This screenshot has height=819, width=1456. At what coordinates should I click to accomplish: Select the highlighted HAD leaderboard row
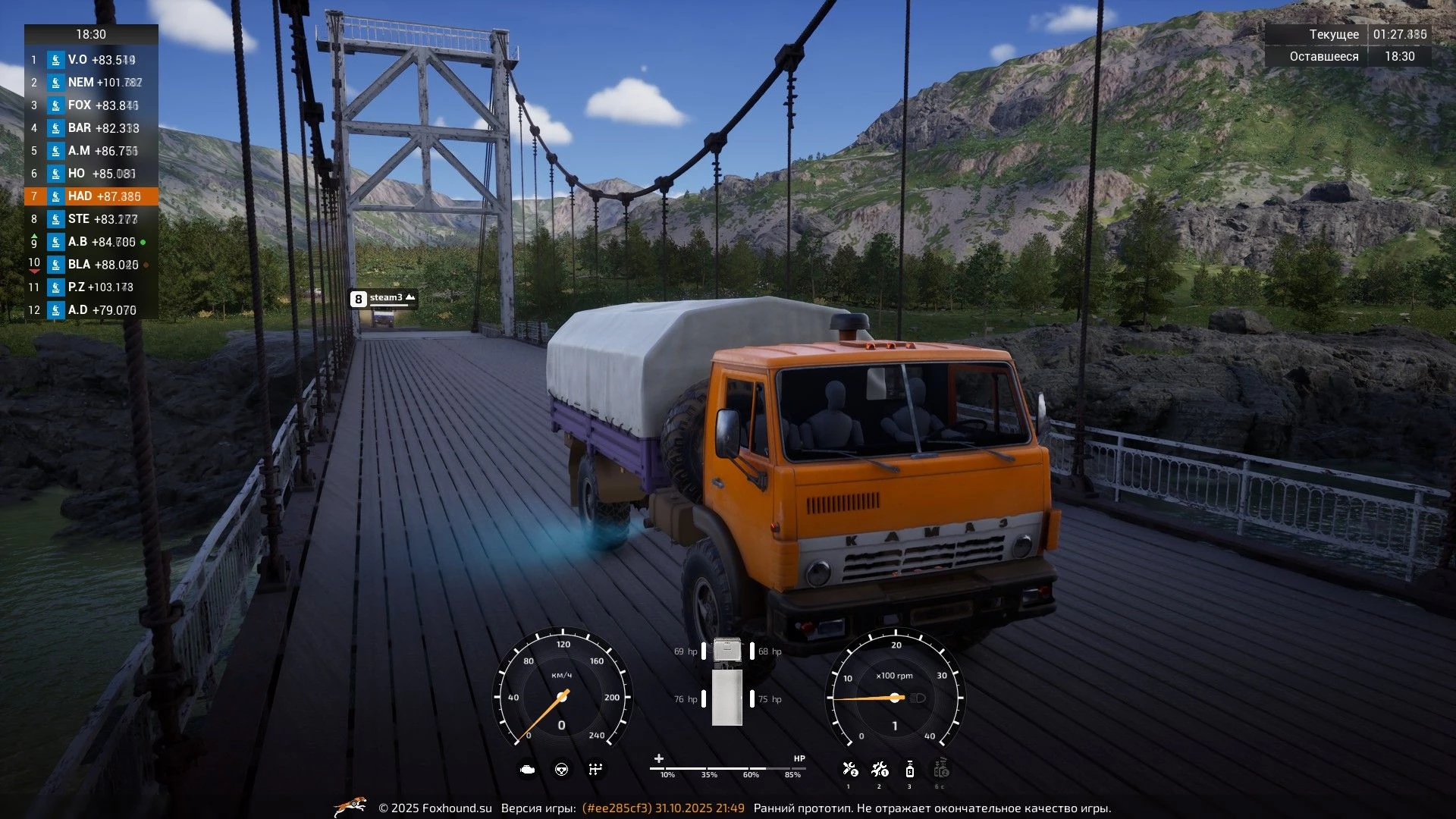pyautogui.click(x=91, y=196)
